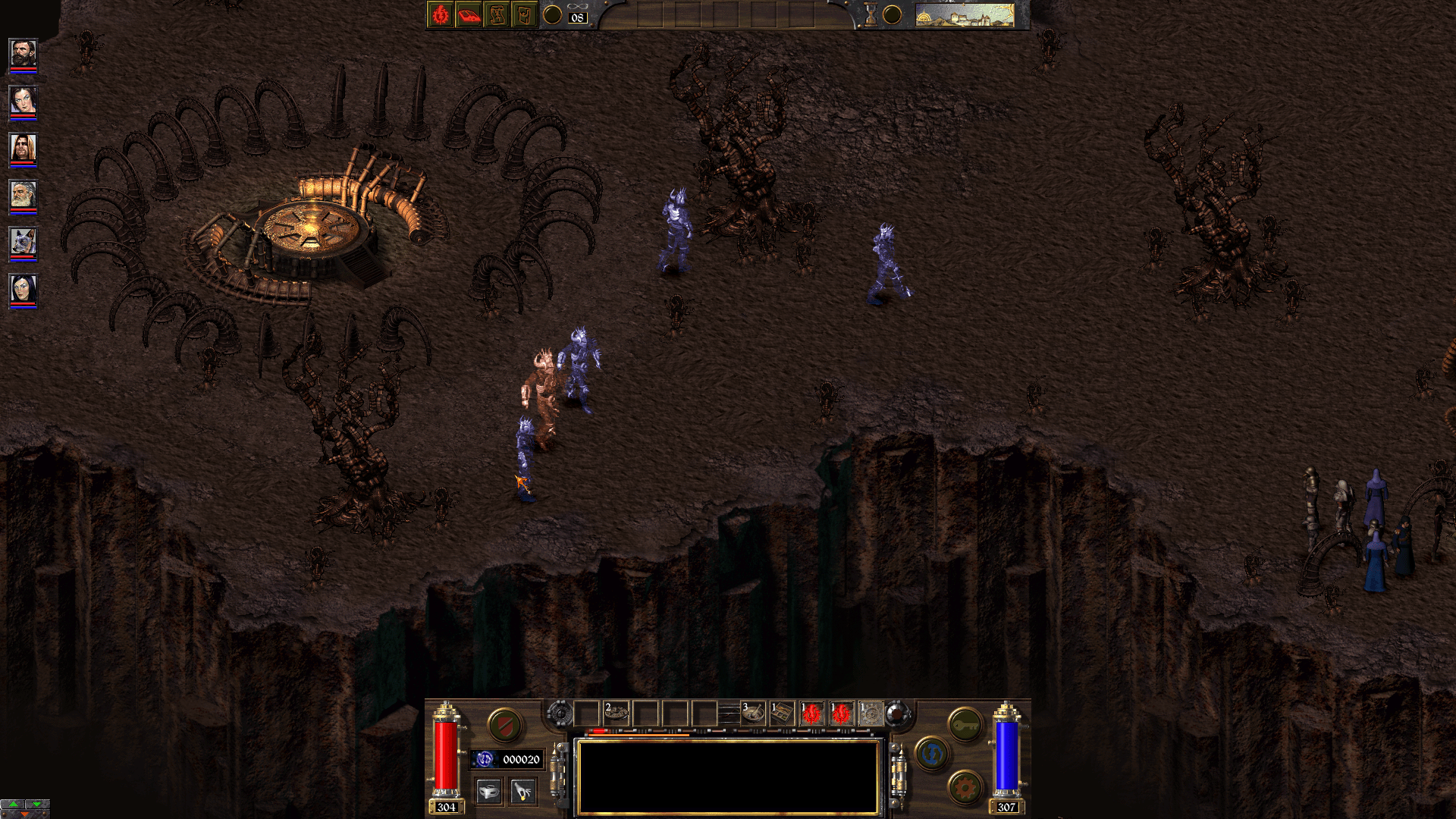Click the round blue arrows button

(932, 754)
